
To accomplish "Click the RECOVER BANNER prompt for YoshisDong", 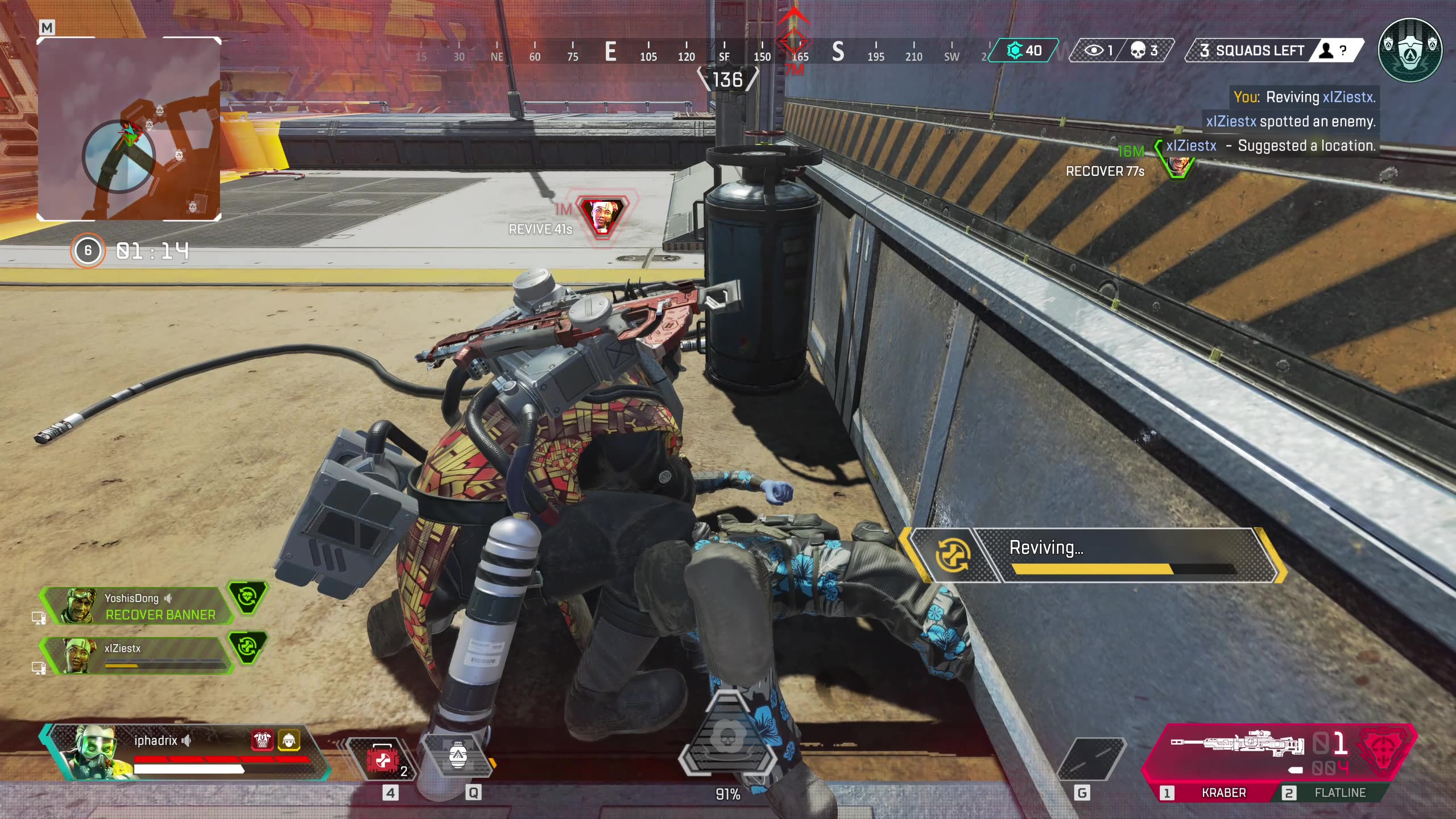I will (x=160, y=615).
